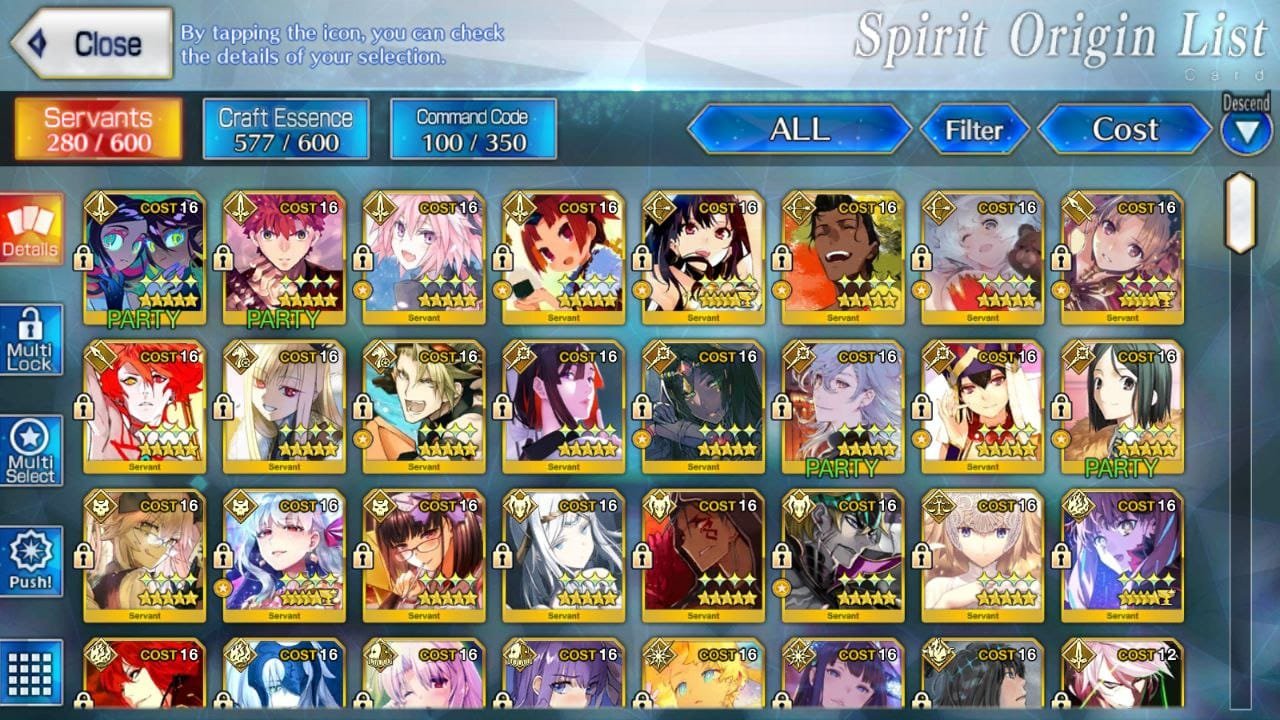Select the pink-haired servant card in top row

pos(424,256)
